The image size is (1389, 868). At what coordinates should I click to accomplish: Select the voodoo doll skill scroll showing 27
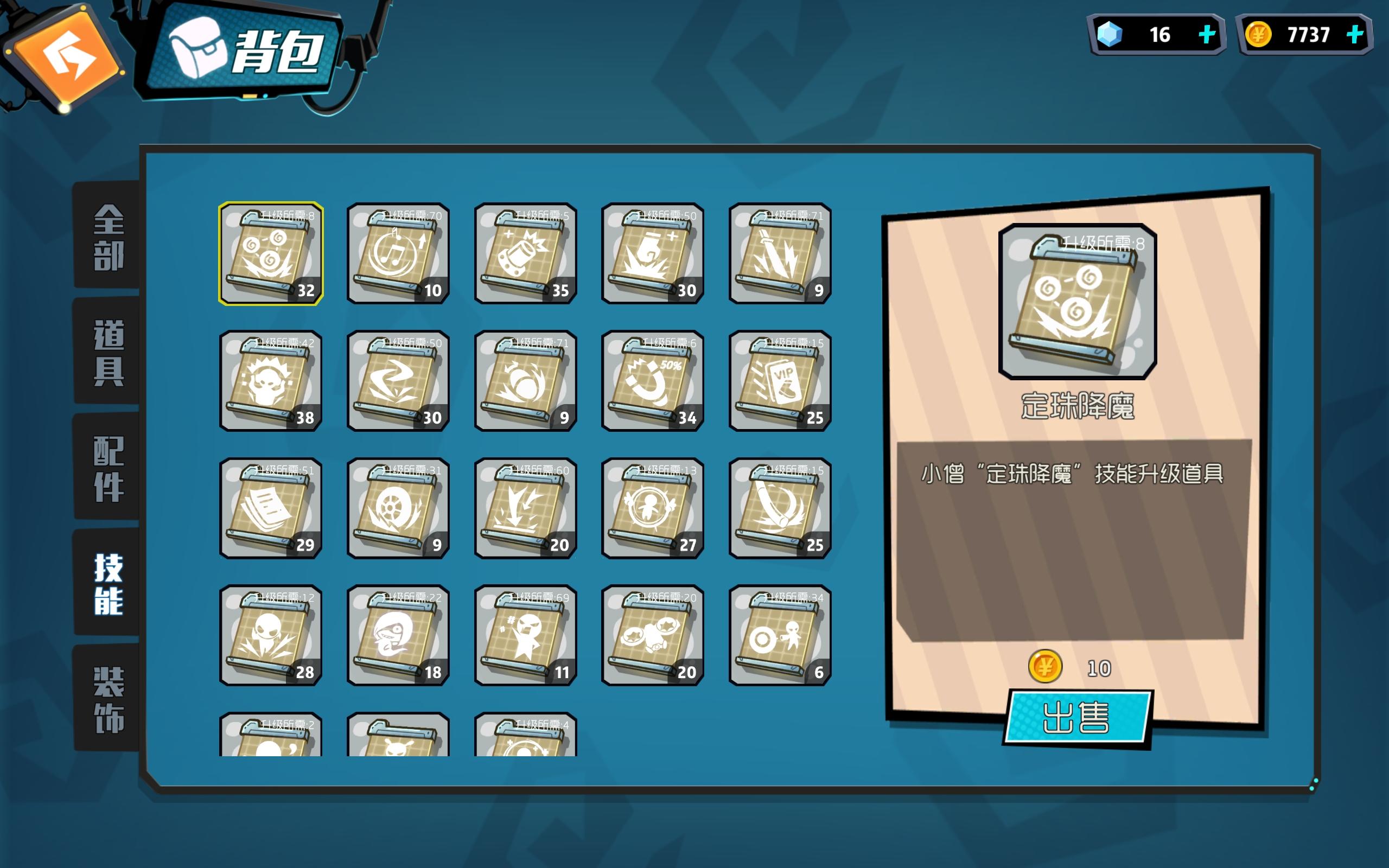[x=653, y=508]
